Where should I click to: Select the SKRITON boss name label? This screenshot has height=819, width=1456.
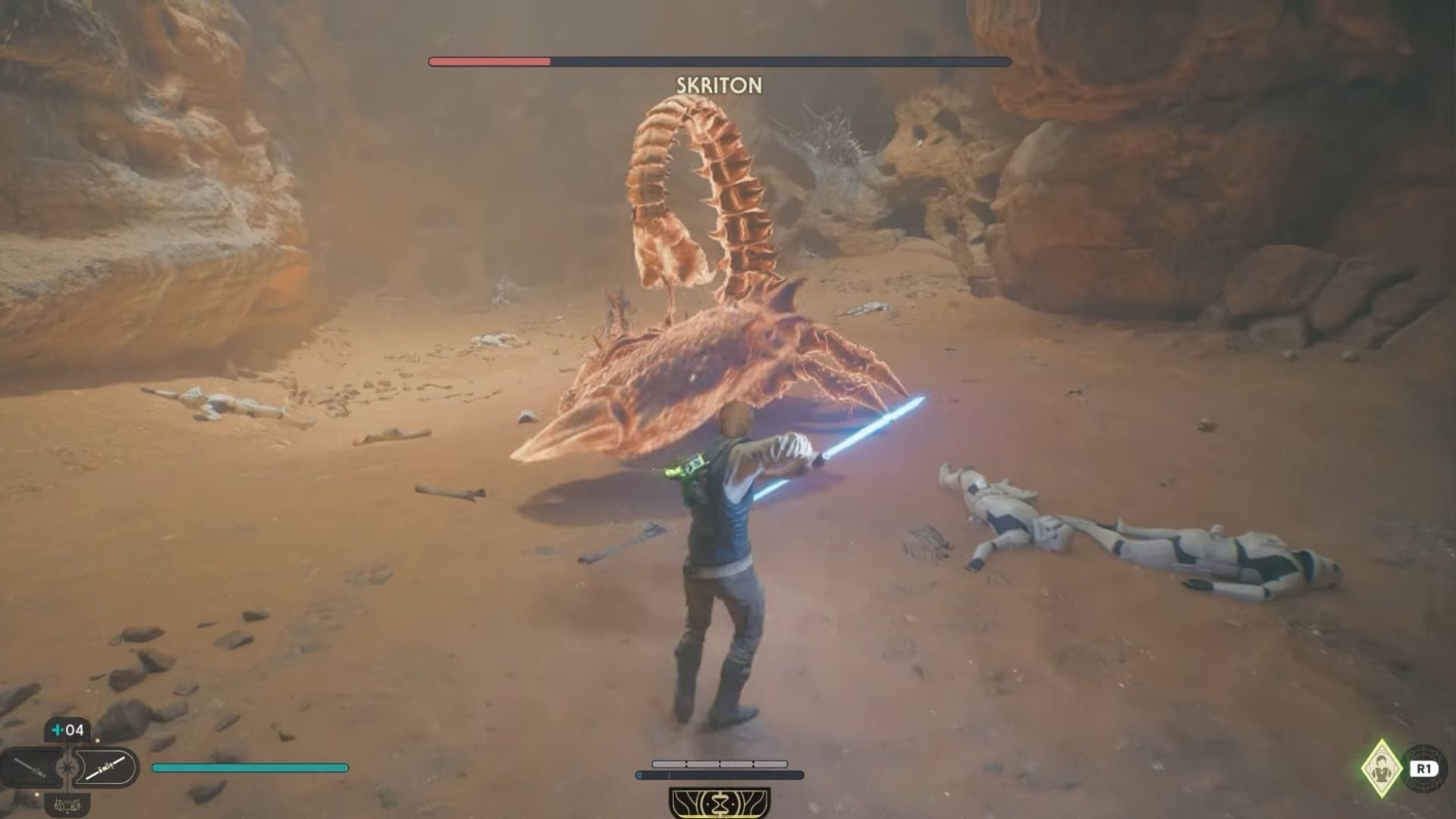717,86
